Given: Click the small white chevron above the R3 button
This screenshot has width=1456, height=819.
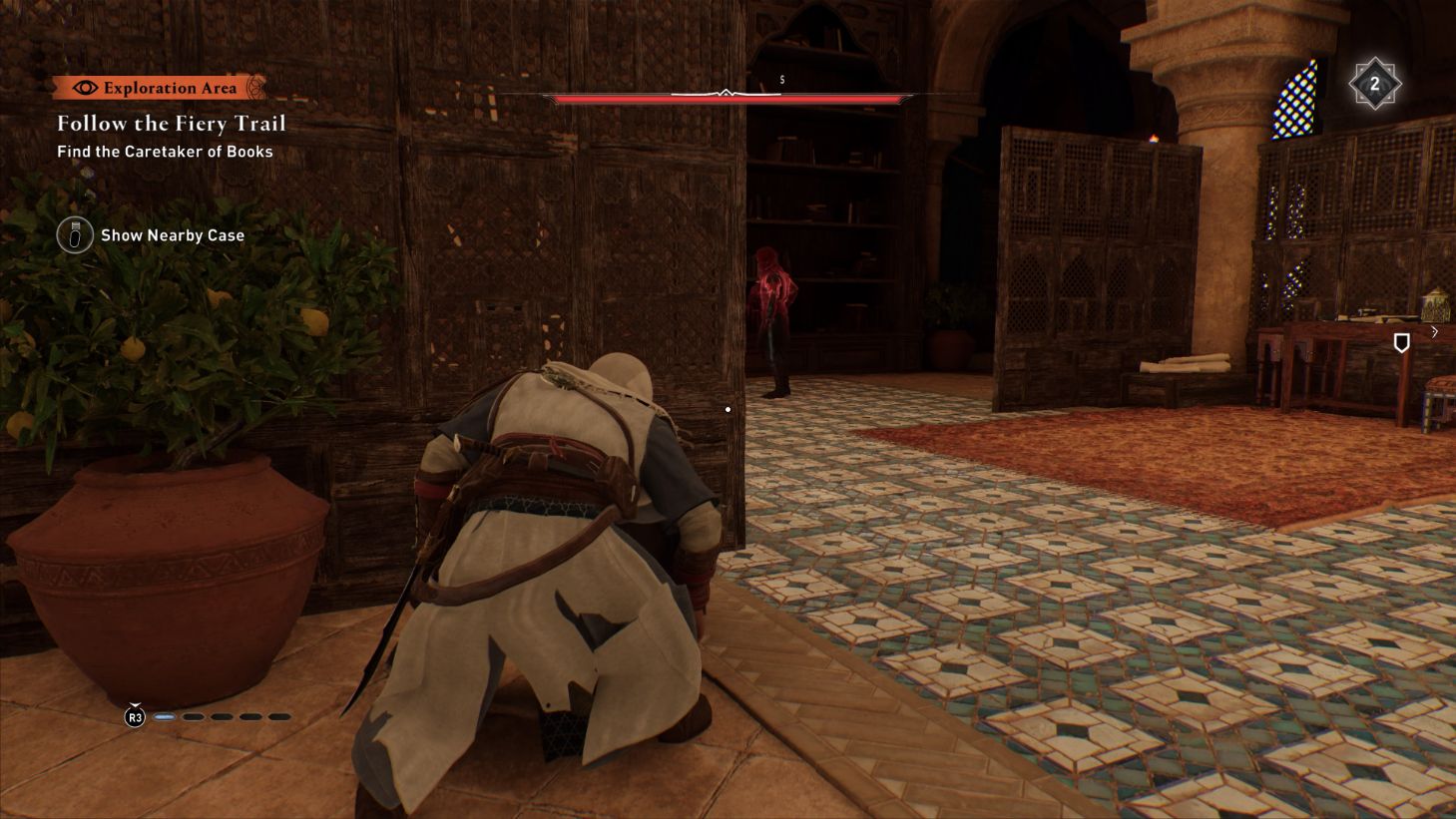Looking at the screenshot, I should pyautogui.click(x=135, y=704).
